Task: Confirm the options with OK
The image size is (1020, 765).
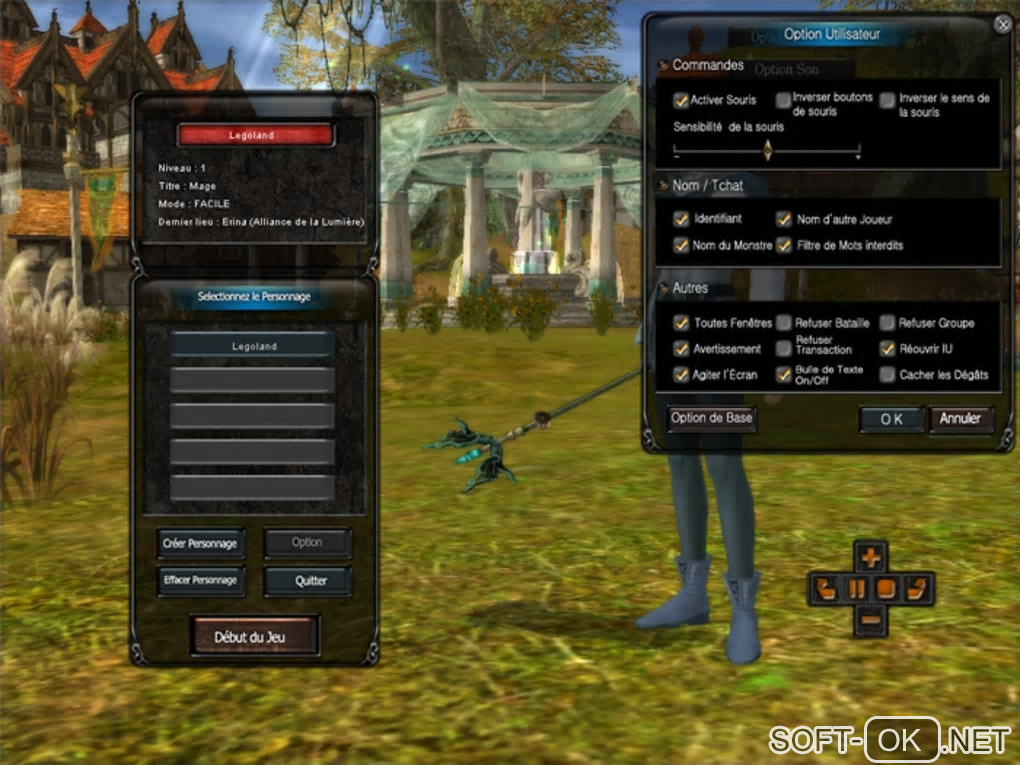Action: (891, 419)
